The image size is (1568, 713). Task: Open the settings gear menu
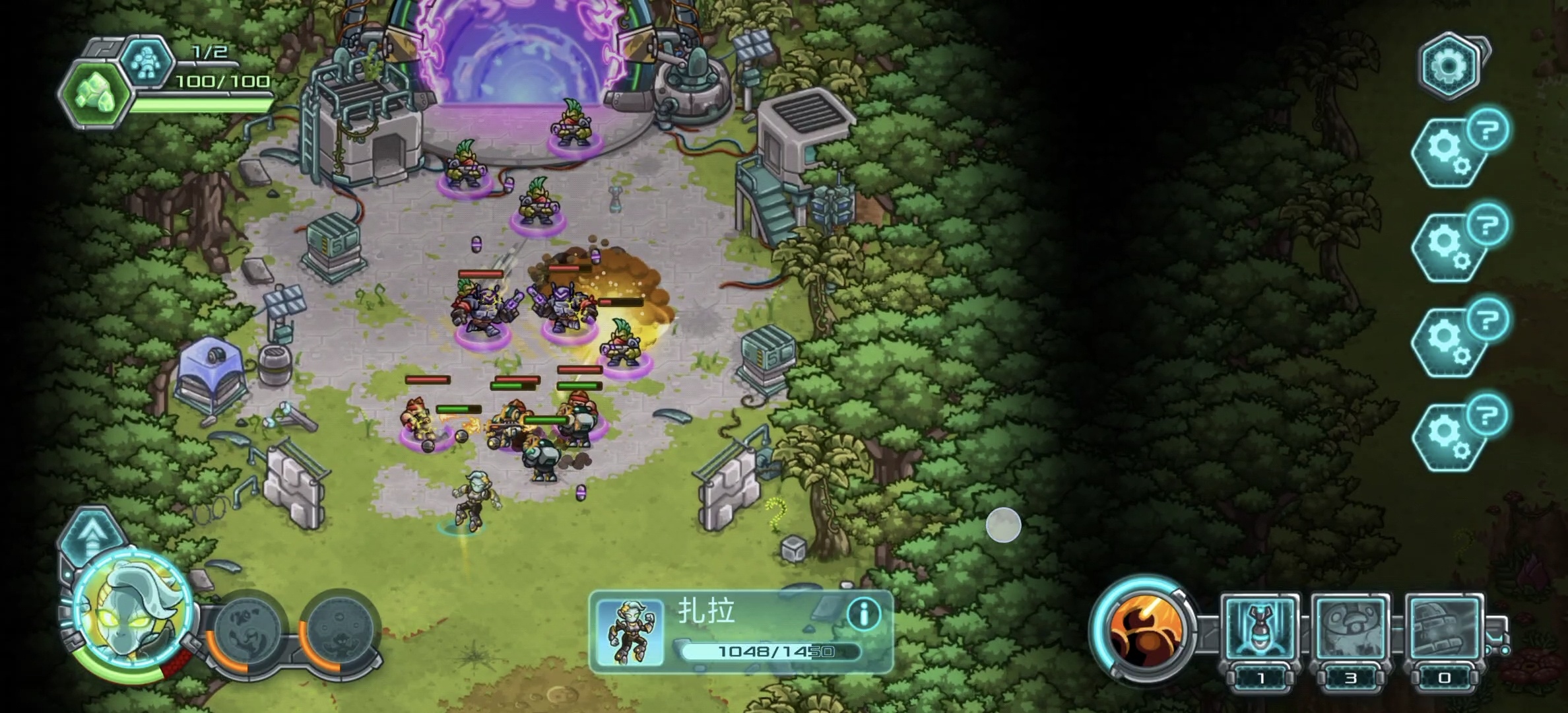click(1448, 66)
